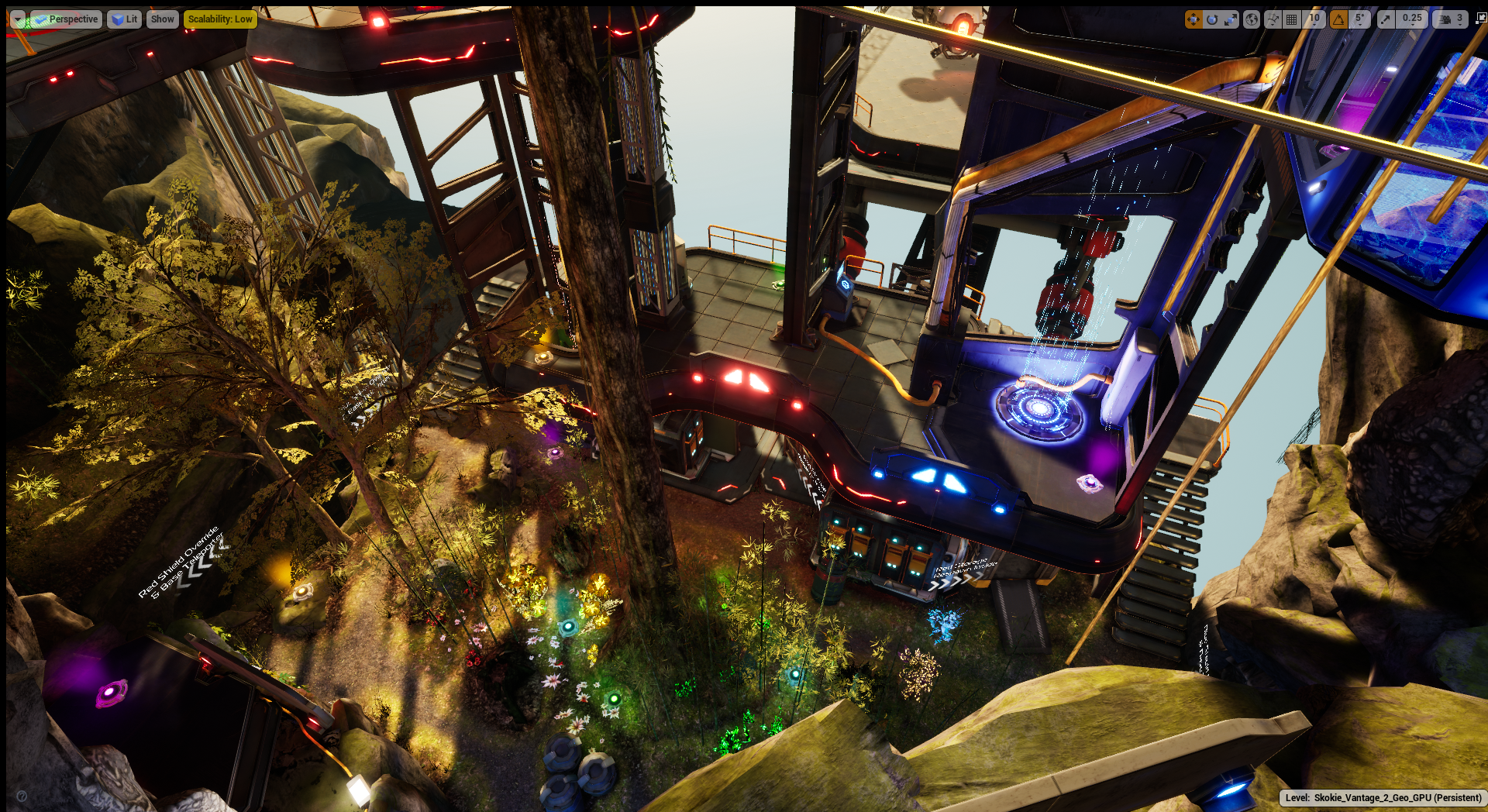Toggle surface snapping
The height and width of the screenshot is (812, 1488).
coord(1273,19)
